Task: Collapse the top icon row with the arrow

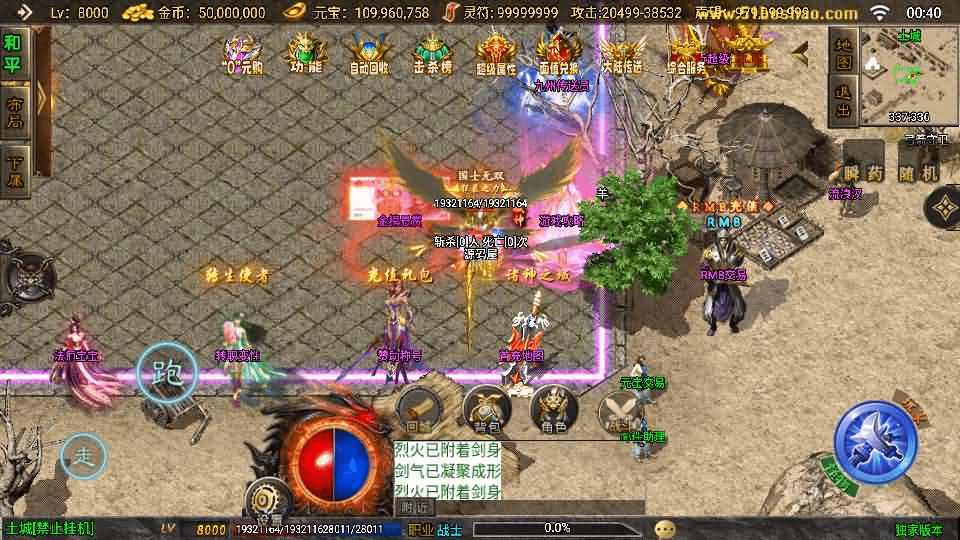Action: click(x=801, y=48)
